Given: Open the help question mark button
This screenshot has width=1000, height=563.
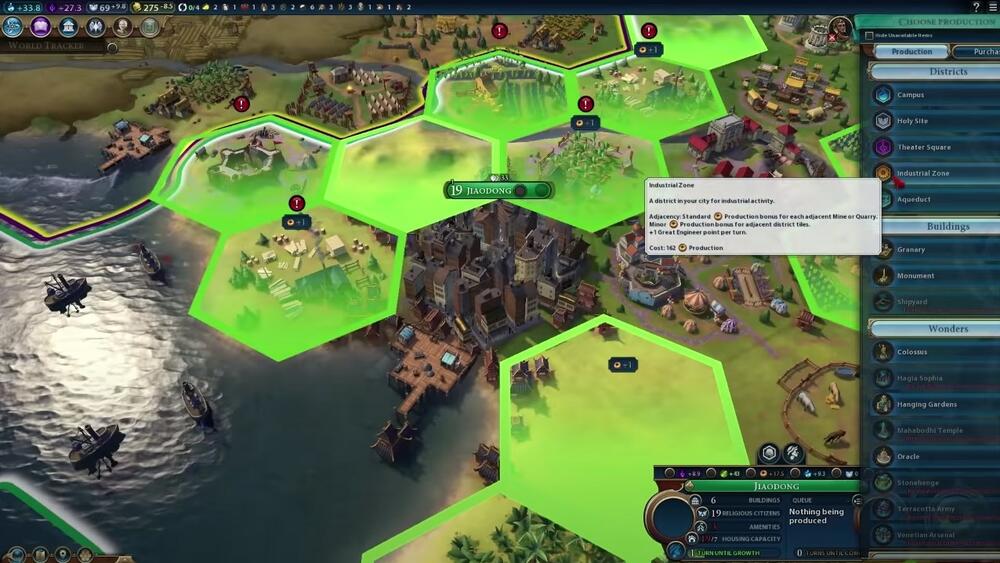Looking at the screenshot, I should pyautogui.click(x=976, y=7).
